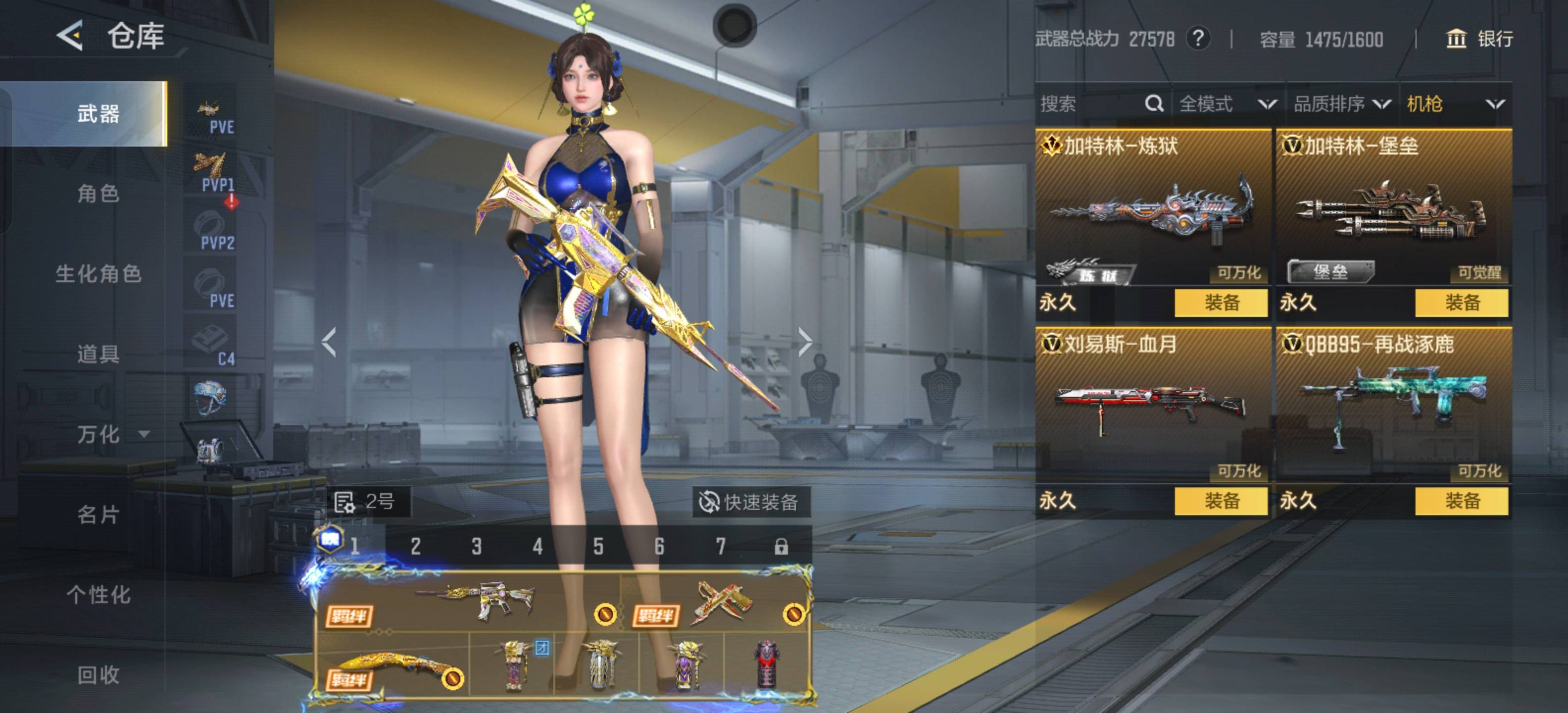Equip the 刘易斯-血月 machine gun

pos(1221,501)
